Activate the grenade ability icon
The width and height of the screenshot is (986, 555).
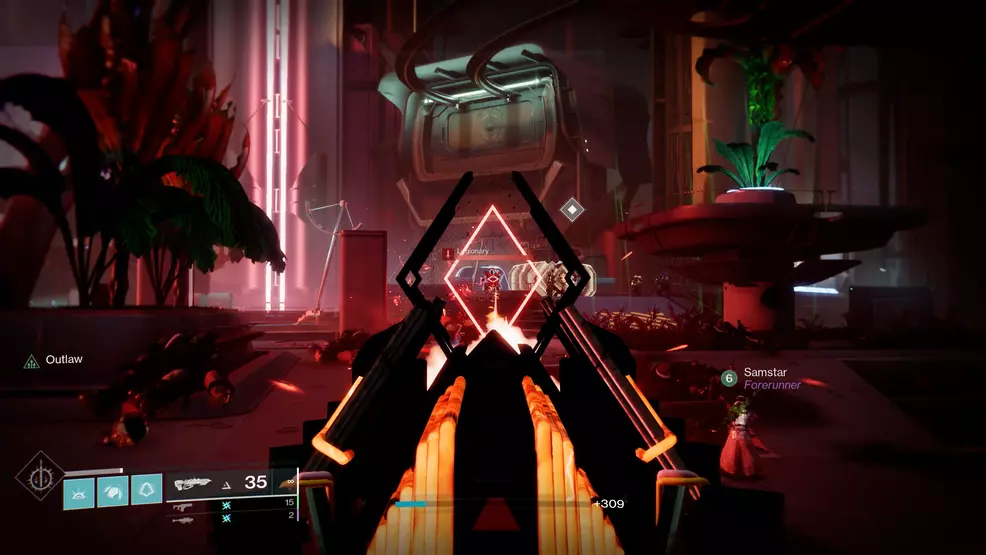tap(79, 489)
